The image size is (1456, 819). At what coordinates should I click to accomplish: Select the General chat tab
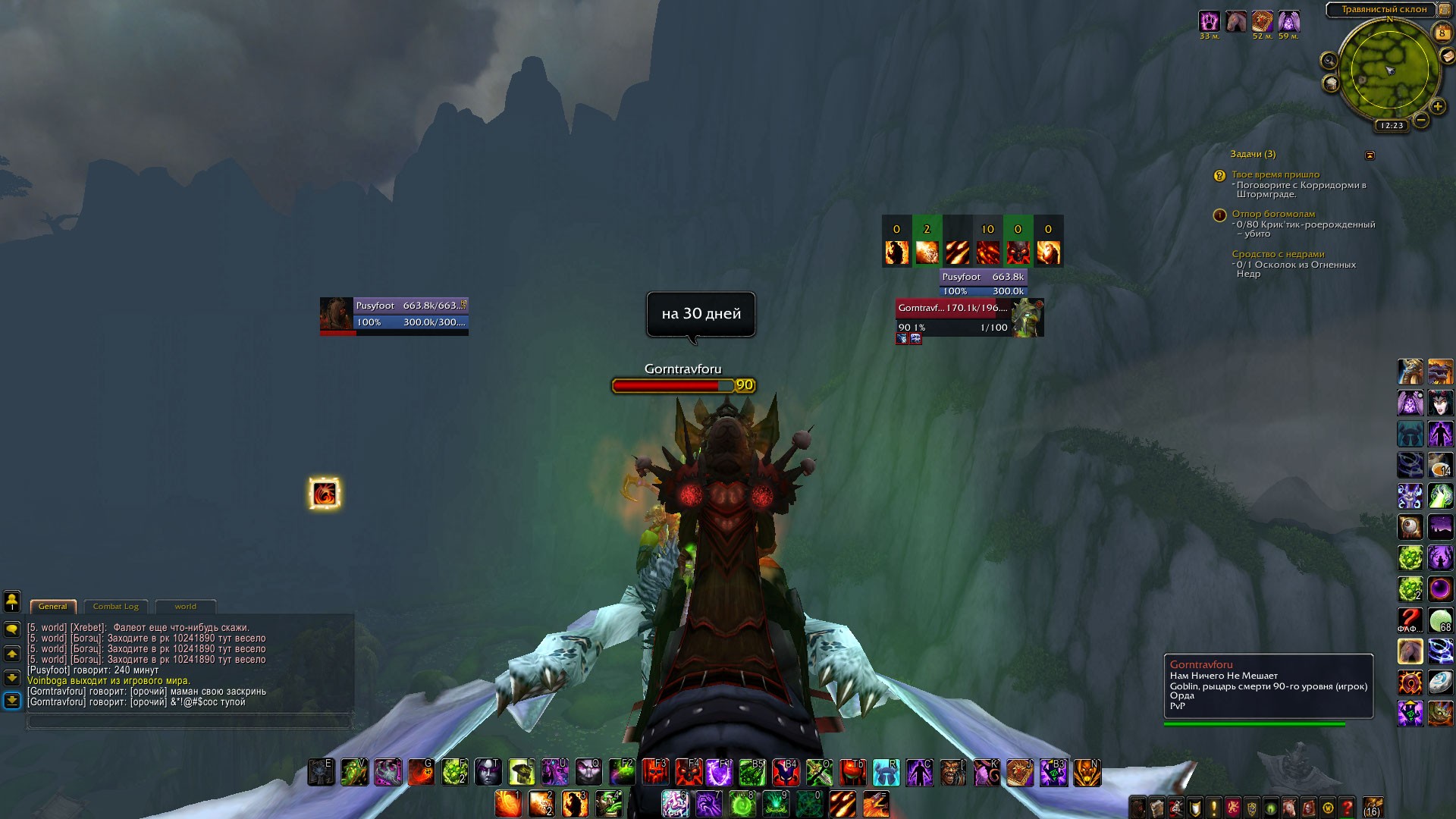pyautogui.click(x=52, y=607)
